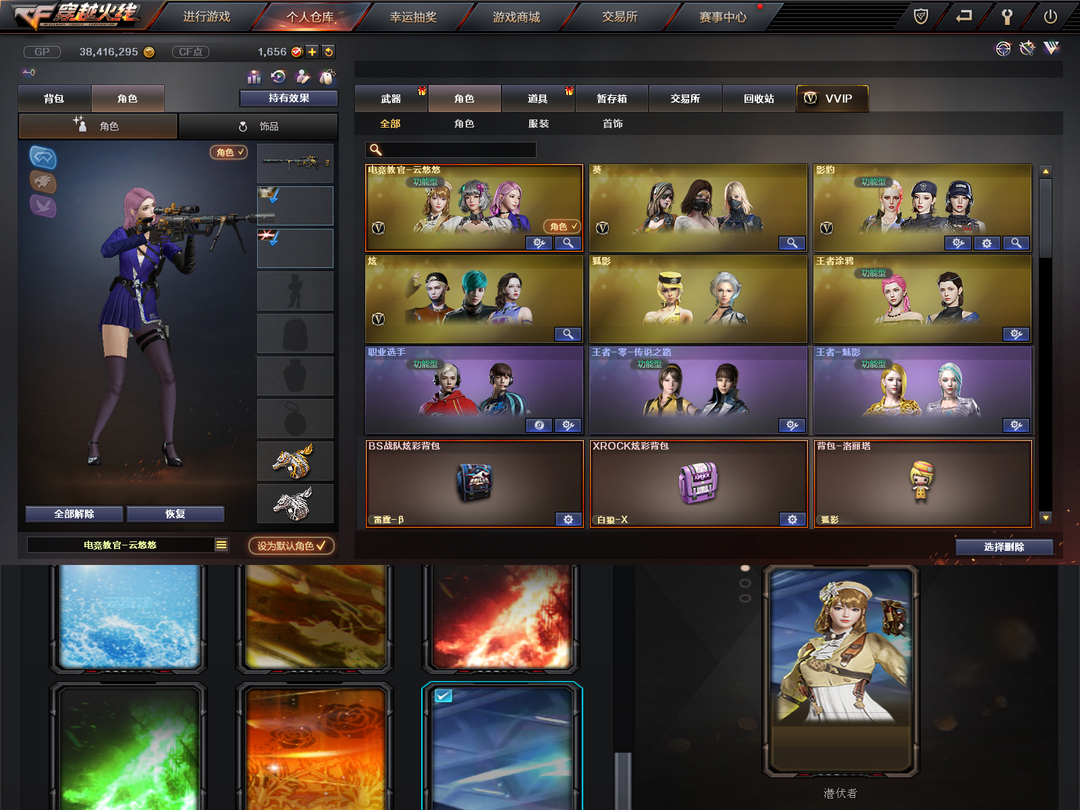Go to 幸运抽奖 lucky draw
The height and width of the screenshot is (810, 1080).
coord(413,17)
